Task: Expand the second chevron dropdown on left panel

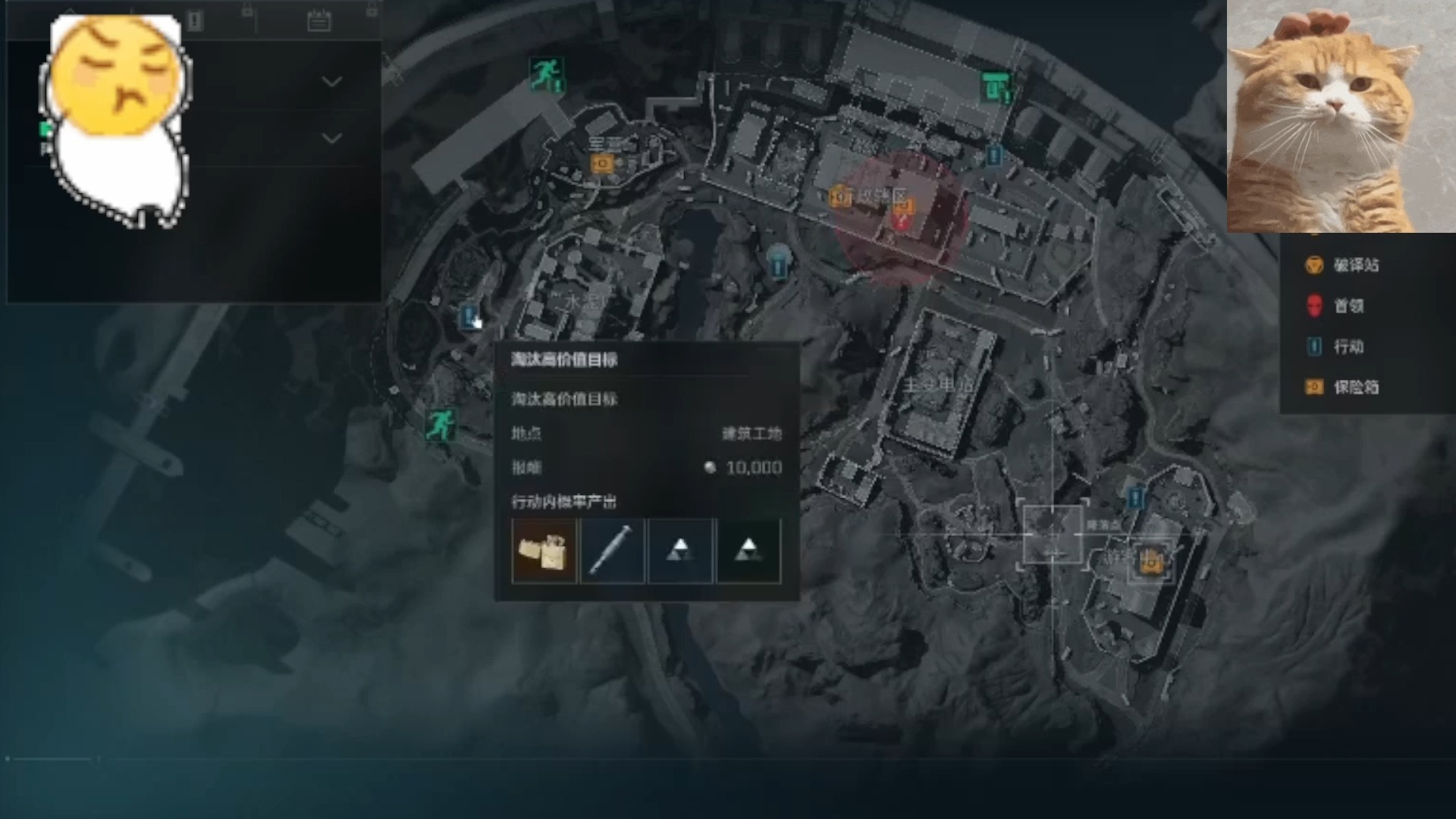Action: coord(332,137)
